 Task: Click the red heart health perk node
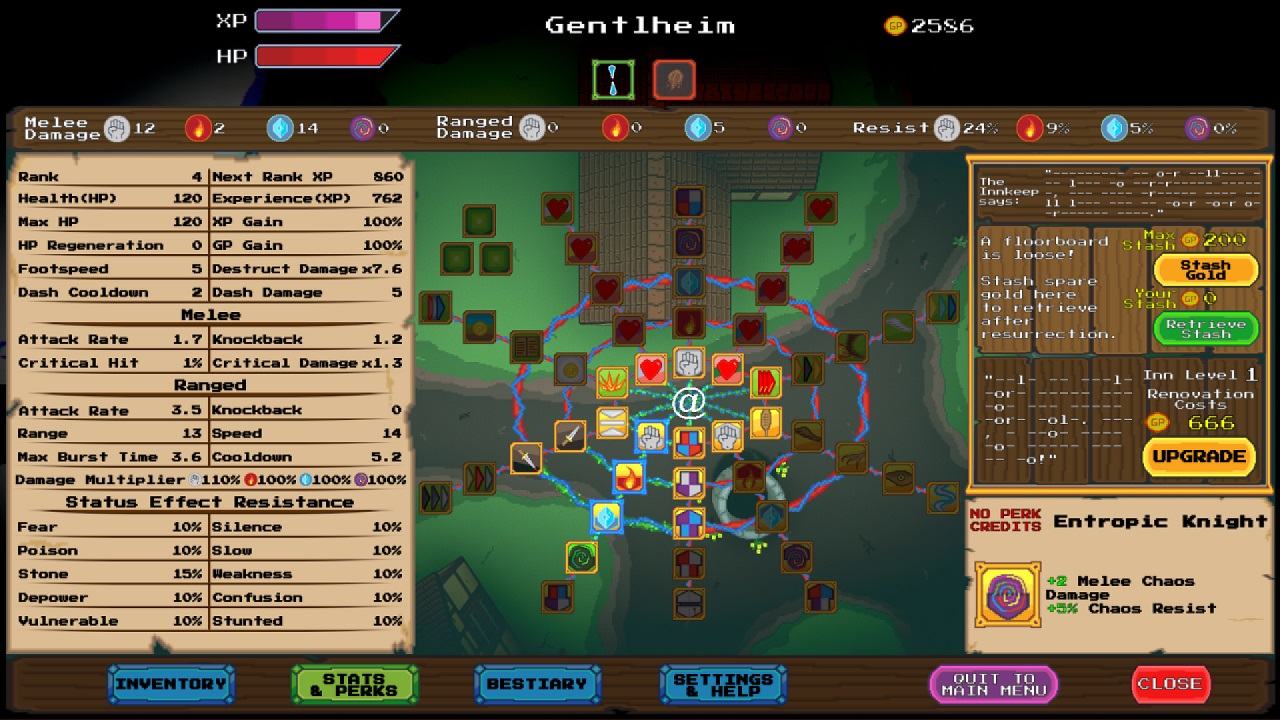pos(649,367)
